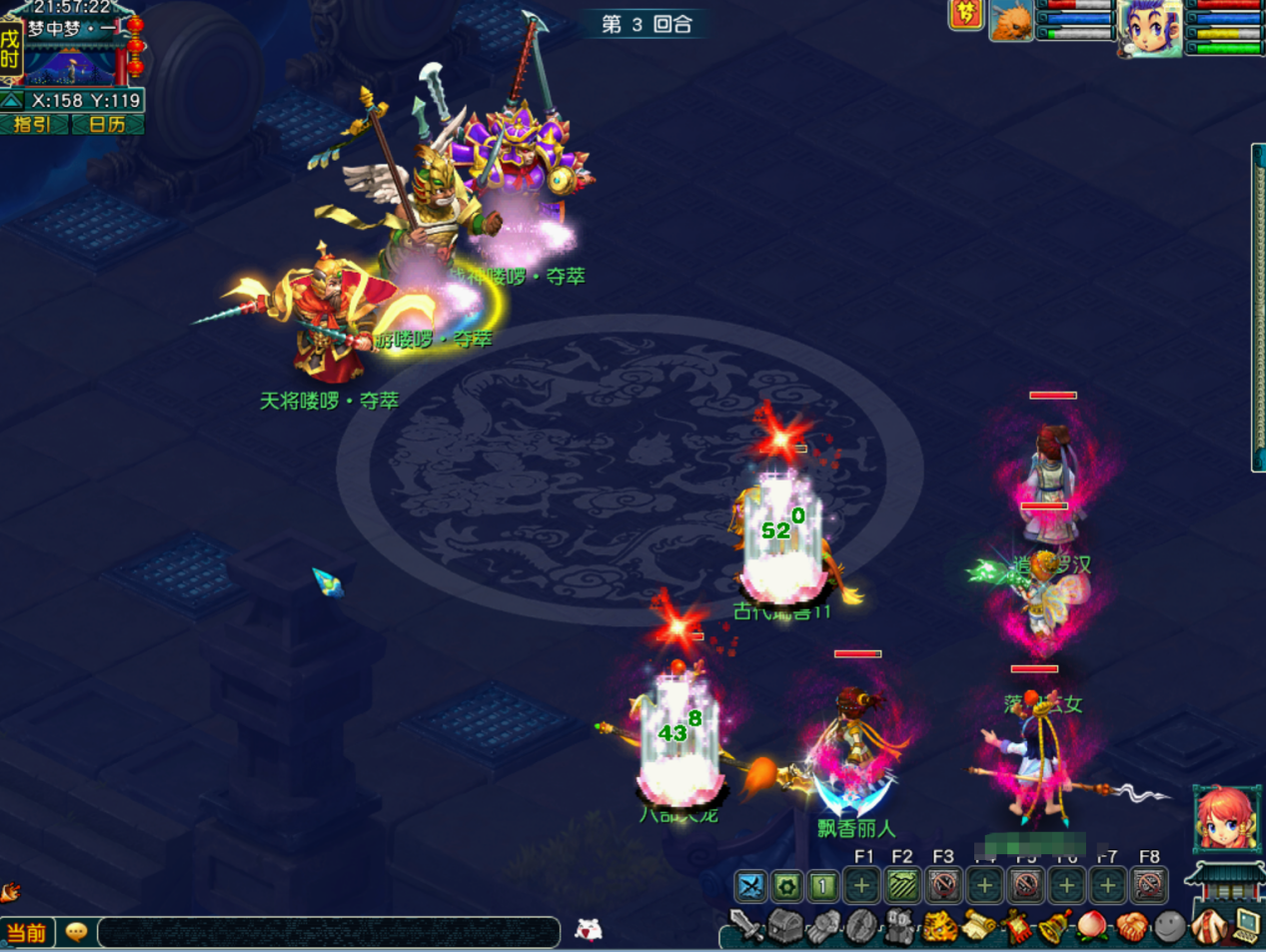Click the golden bell toolbar icon

[1054, 928]
